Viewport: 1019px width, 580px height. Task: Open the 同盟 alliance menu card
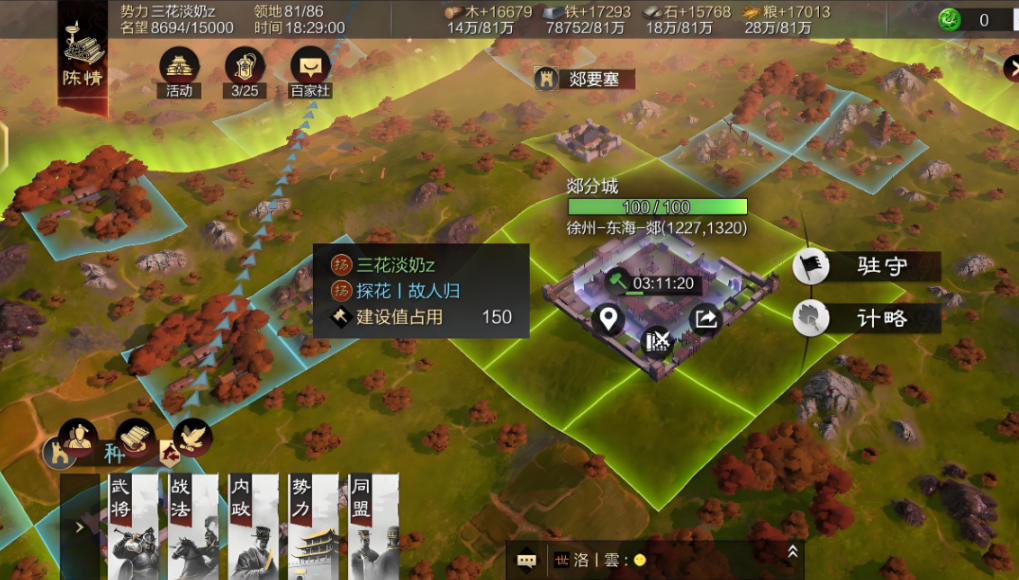pyautogui.click(x=373, y=526)
